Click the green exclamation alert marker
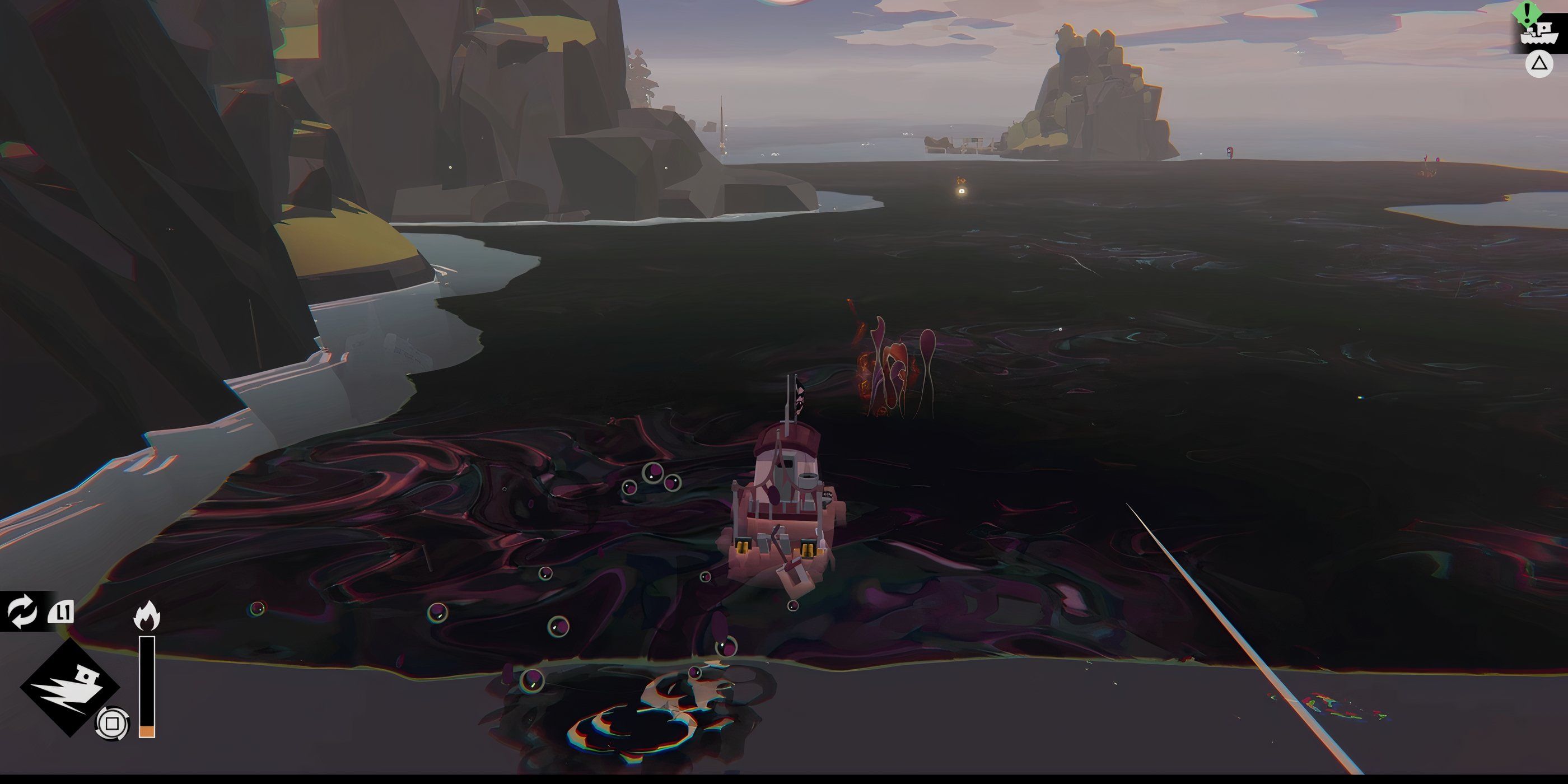 1527,12
